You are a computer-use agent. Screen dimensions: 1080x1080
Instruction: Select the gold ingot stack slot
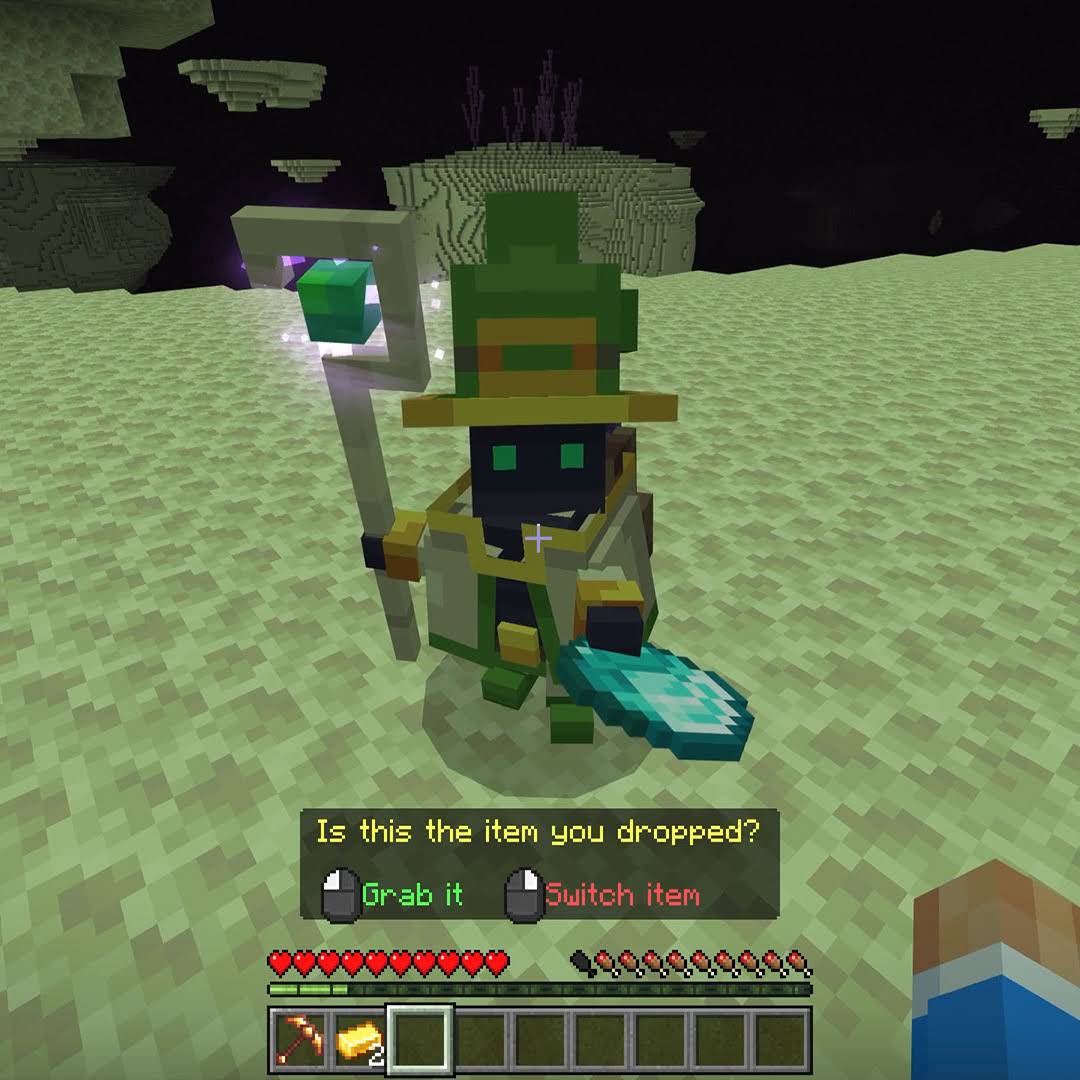(x=359, y=1041)
